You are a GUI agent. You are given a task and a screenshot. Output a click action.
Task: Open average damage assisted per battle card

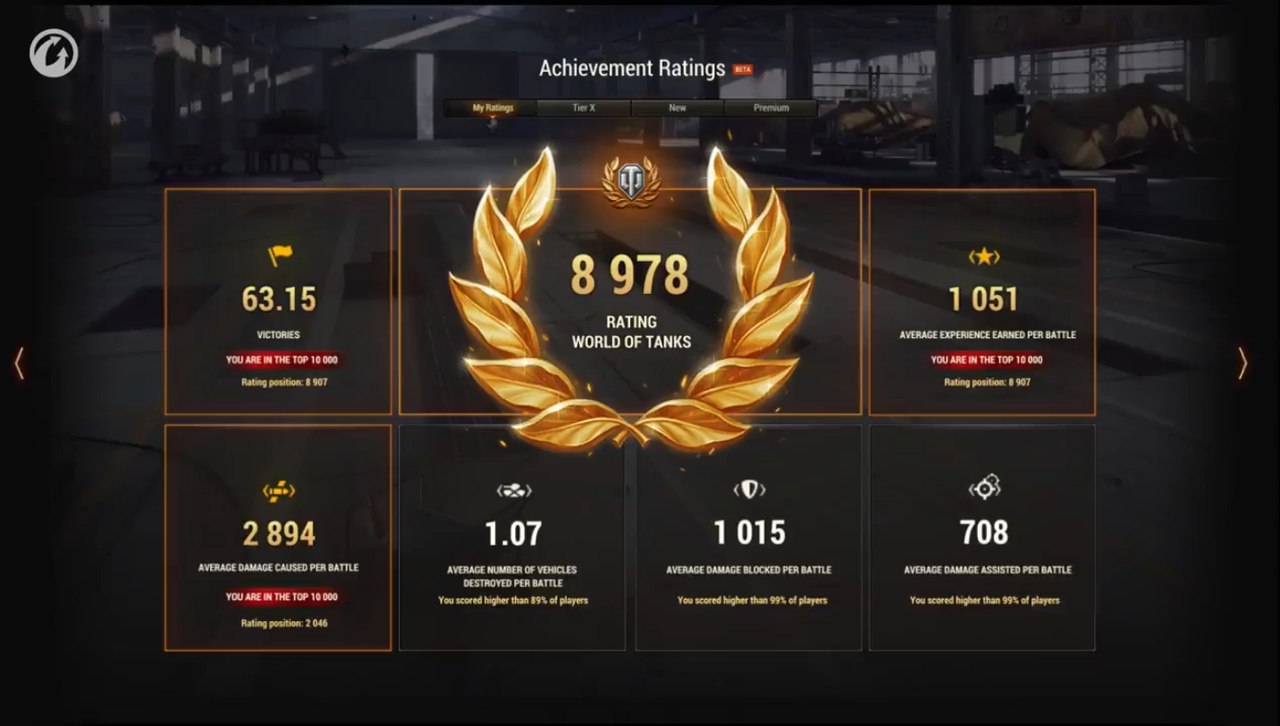point(982,538)
